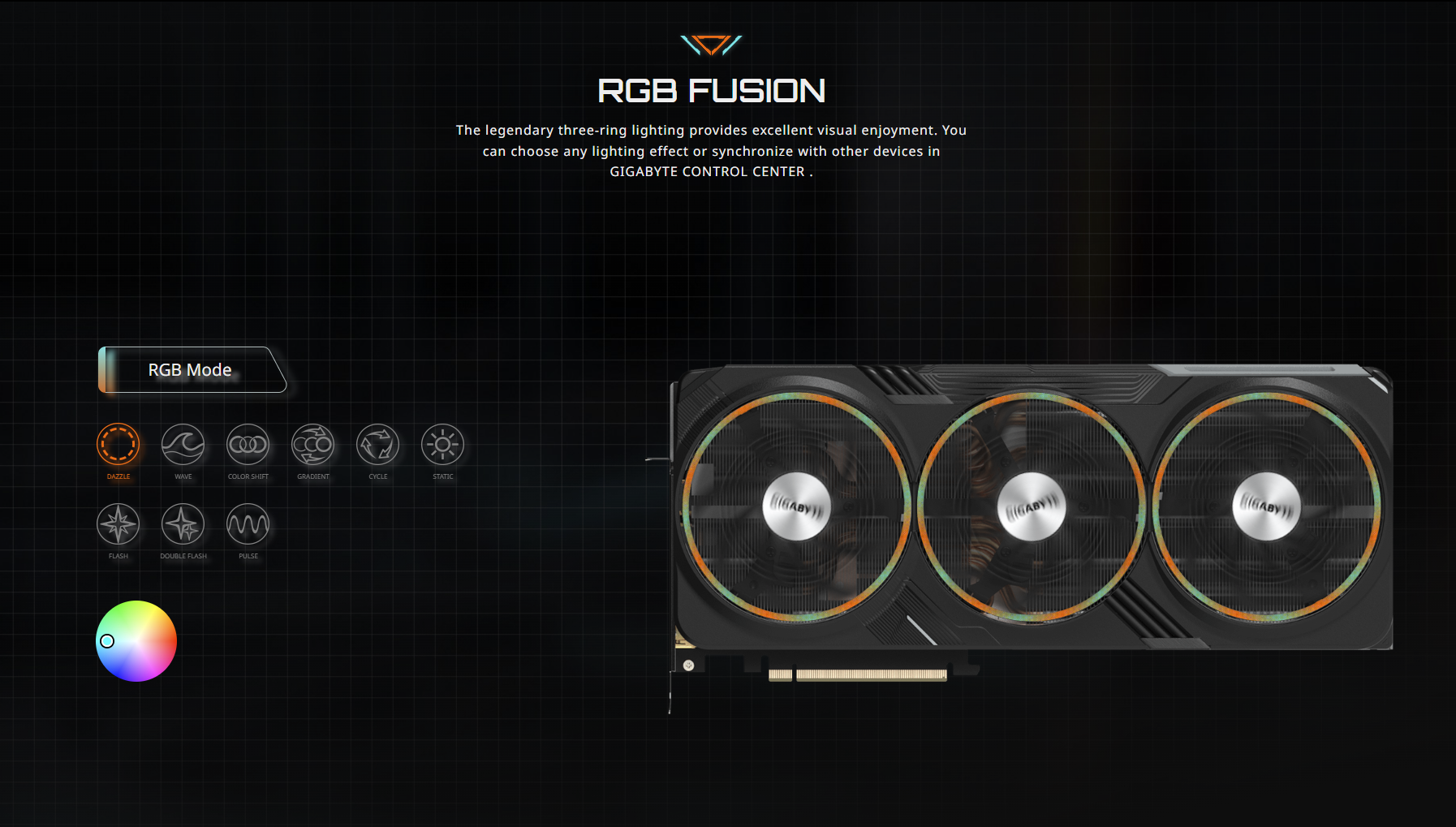
Task: Activate the Wave lighting mode
Action: [183, 445]
